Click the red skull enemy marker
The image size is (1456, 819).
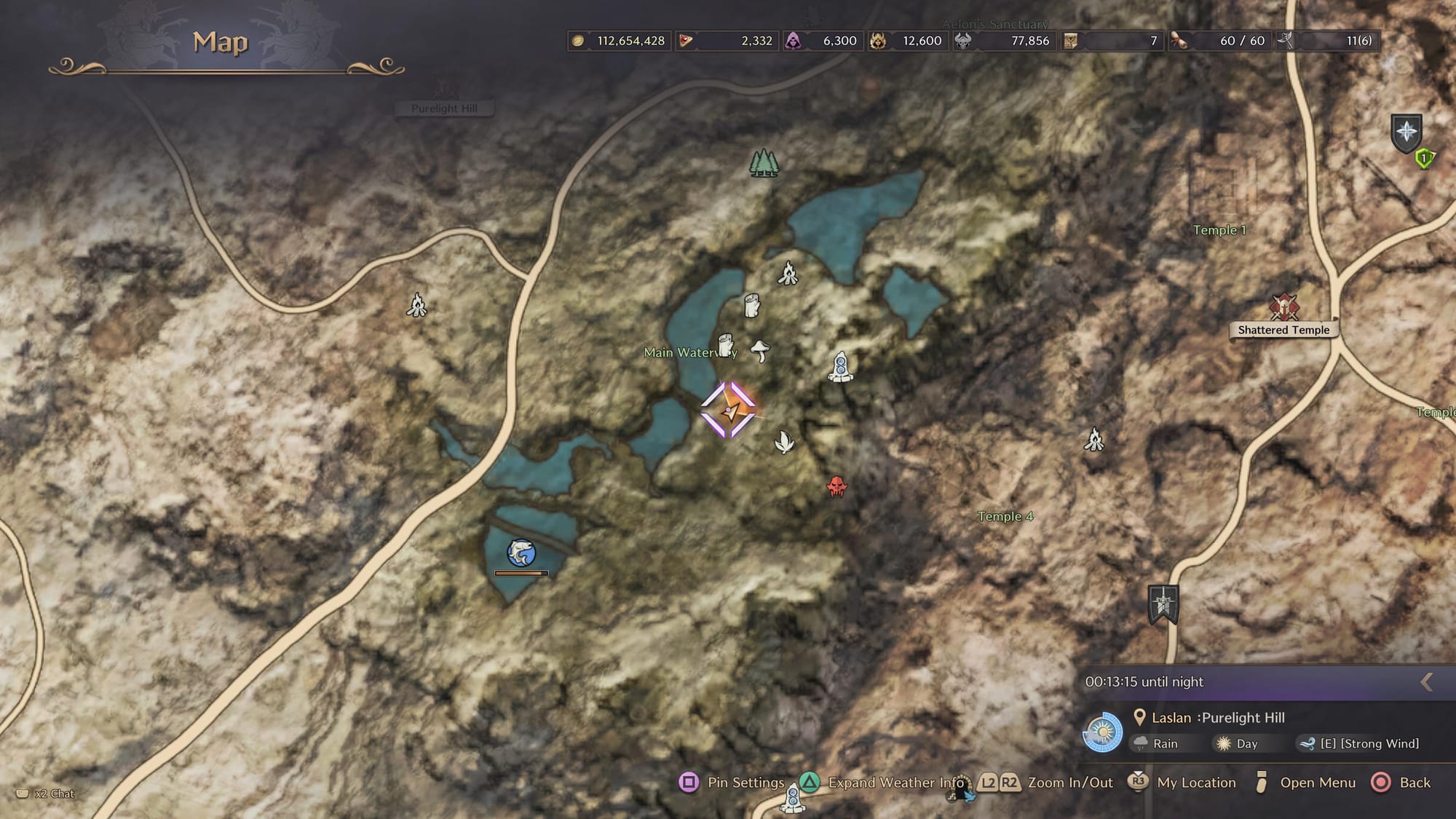click(837, 486)
